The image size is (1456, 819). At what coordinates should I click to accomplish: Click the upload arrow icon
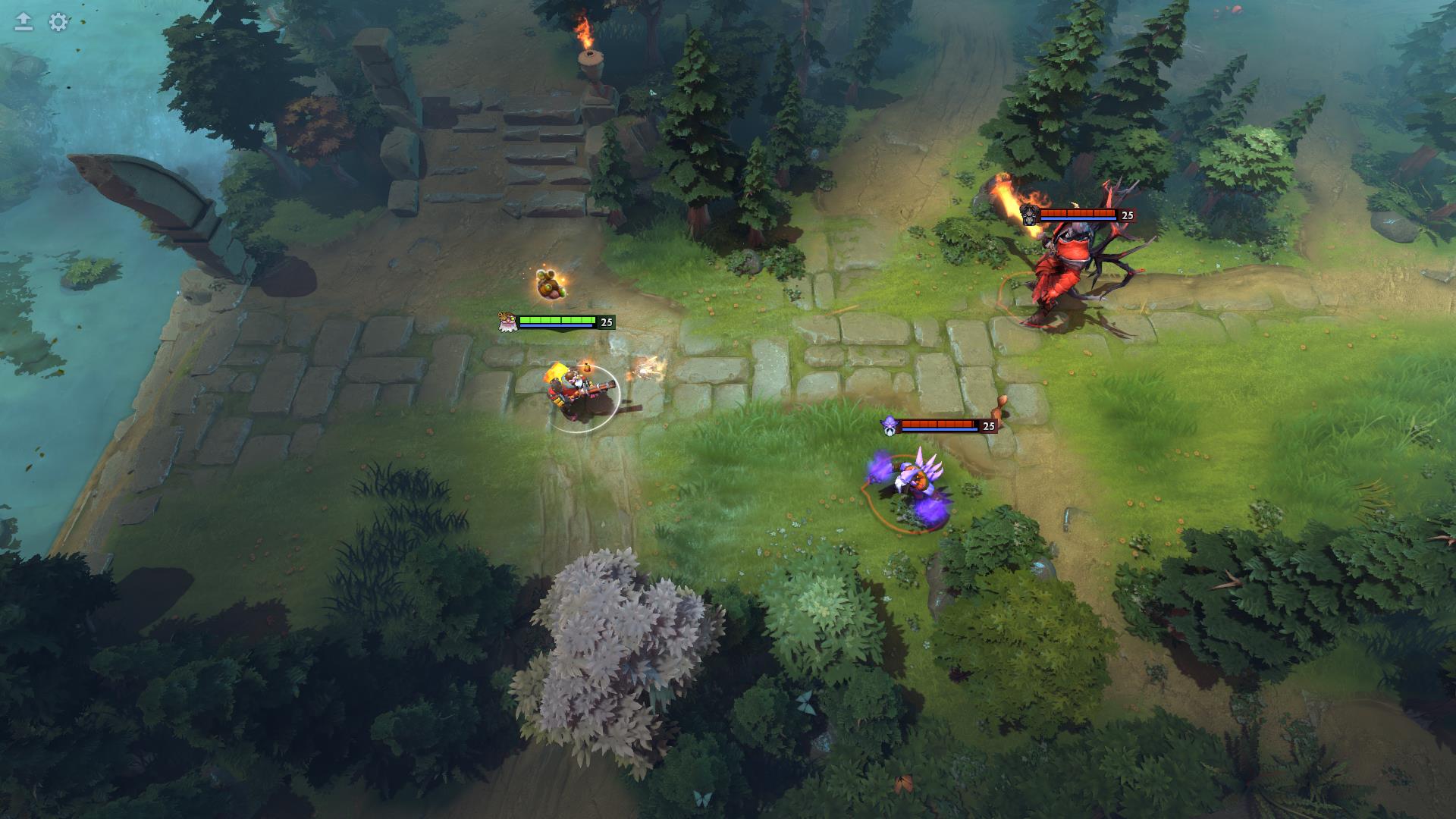24,22
